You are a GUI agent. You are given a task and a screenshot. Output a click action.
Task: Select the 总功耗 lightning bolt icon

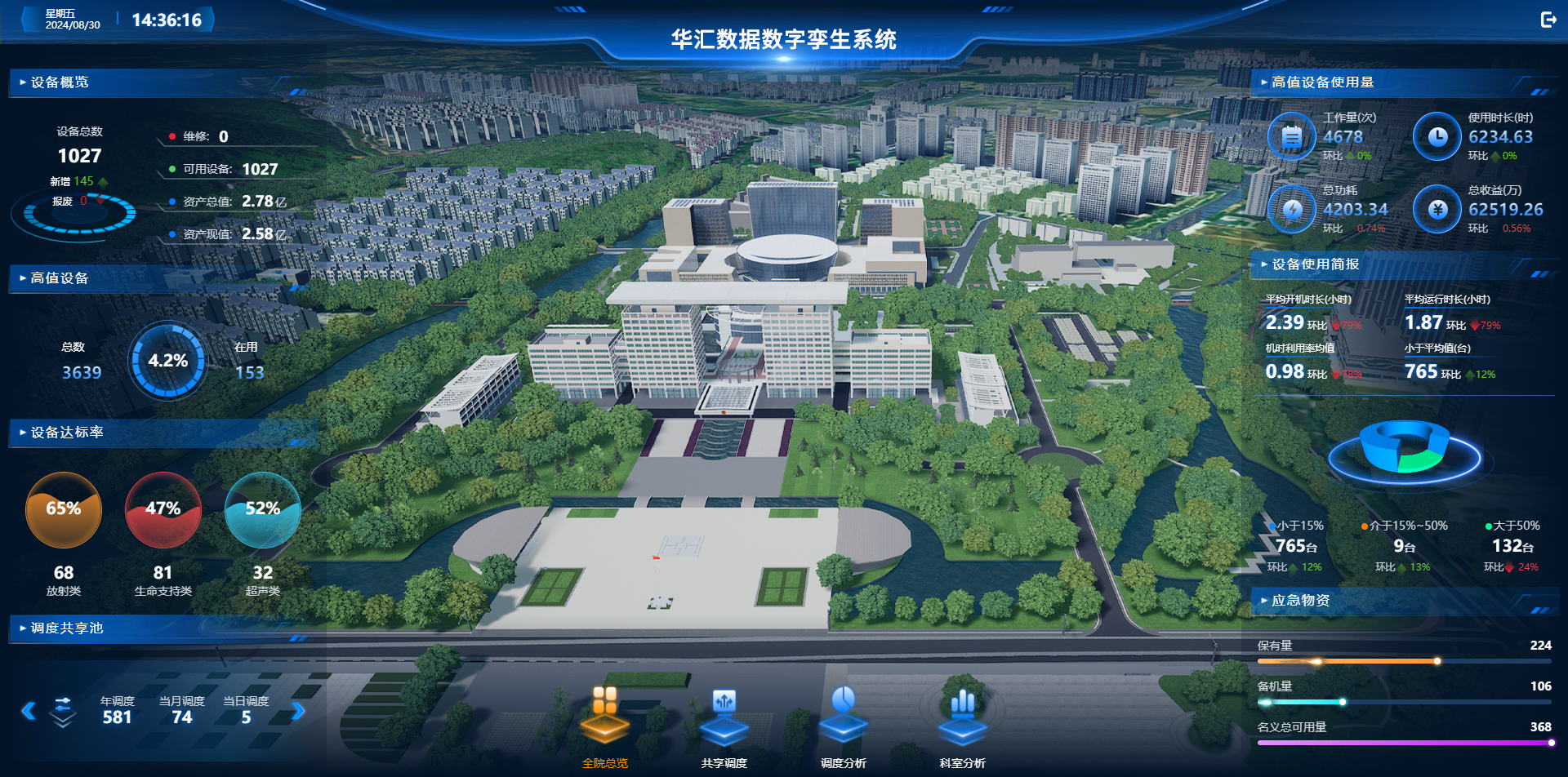coord(1291,209)
